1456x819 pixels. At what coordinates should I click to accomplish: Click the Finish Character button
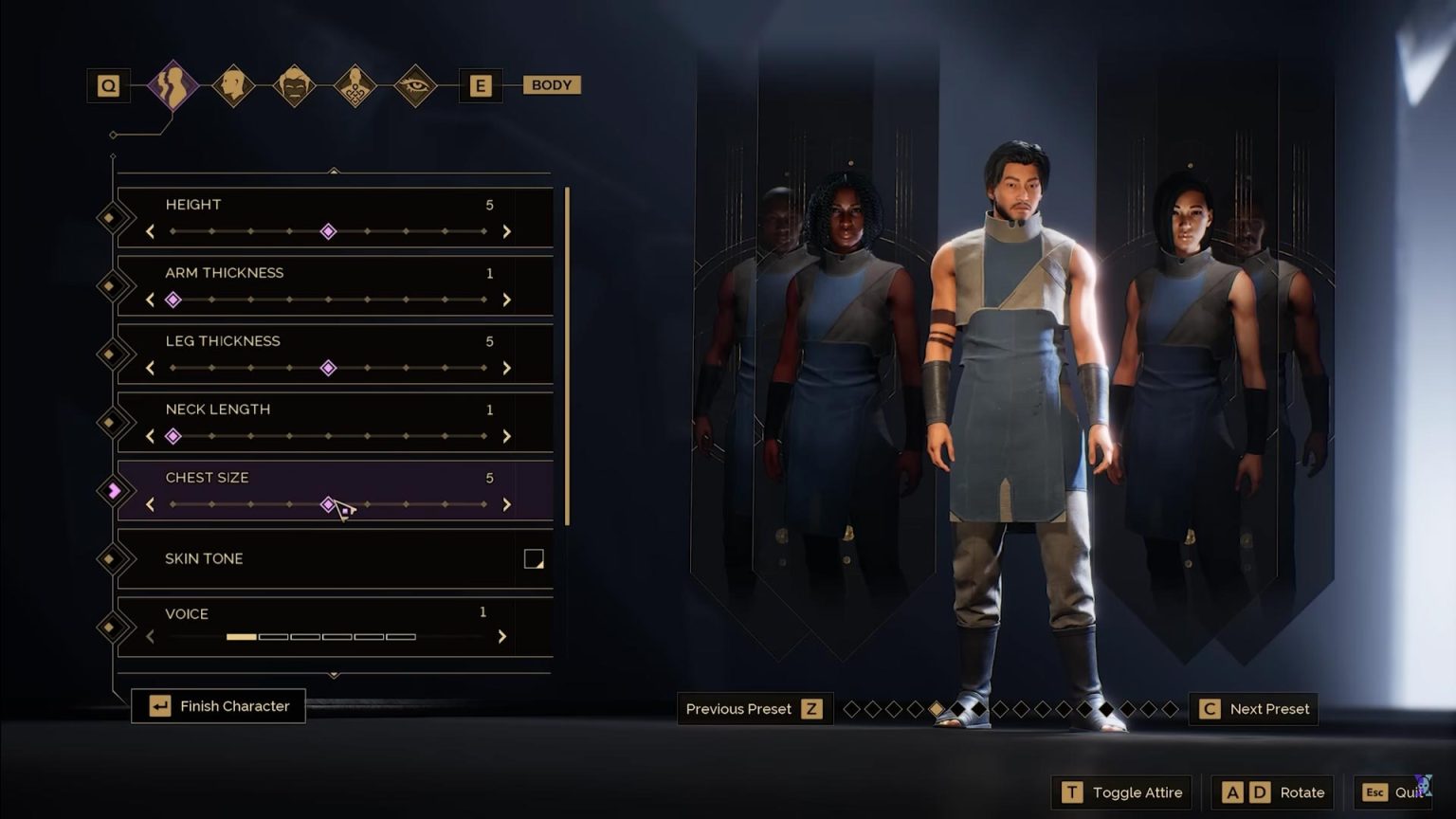tap(218, 705)
